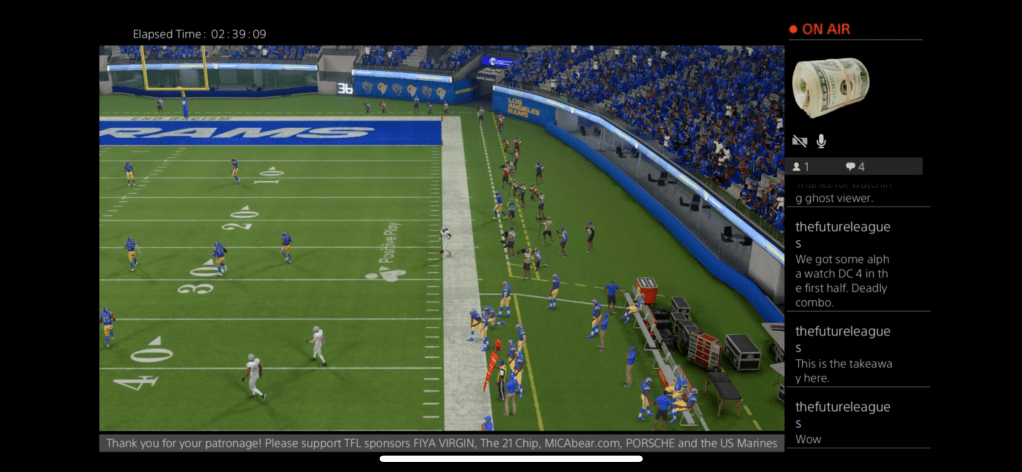Select the "This is the takeaway here" comment
The height and width of the screenshot is (472, 1022).
(x=857, y=349)
